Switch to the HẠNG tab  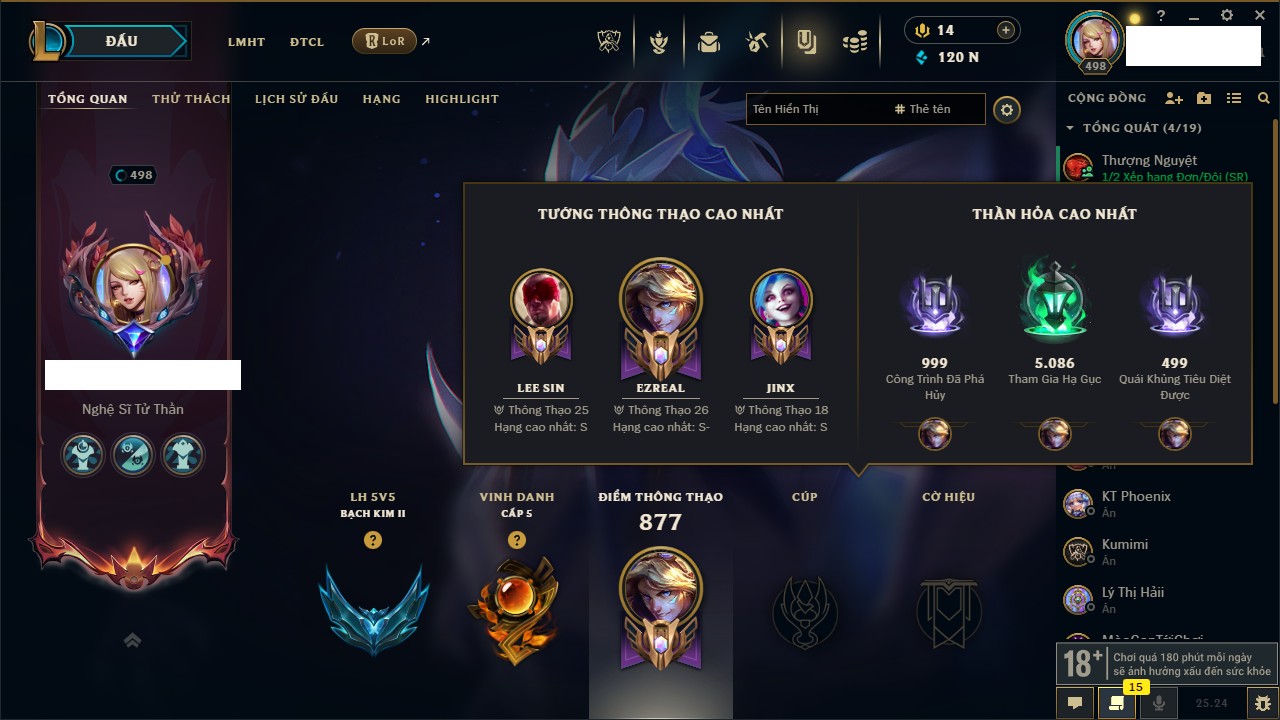coord(381,99)
